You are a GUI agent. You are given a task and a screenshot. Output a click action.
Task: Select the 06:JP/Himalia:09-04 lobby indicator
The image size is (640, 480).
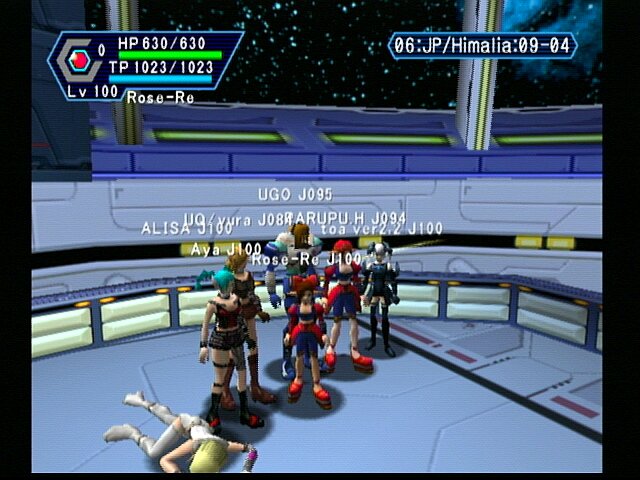[483, 45]
